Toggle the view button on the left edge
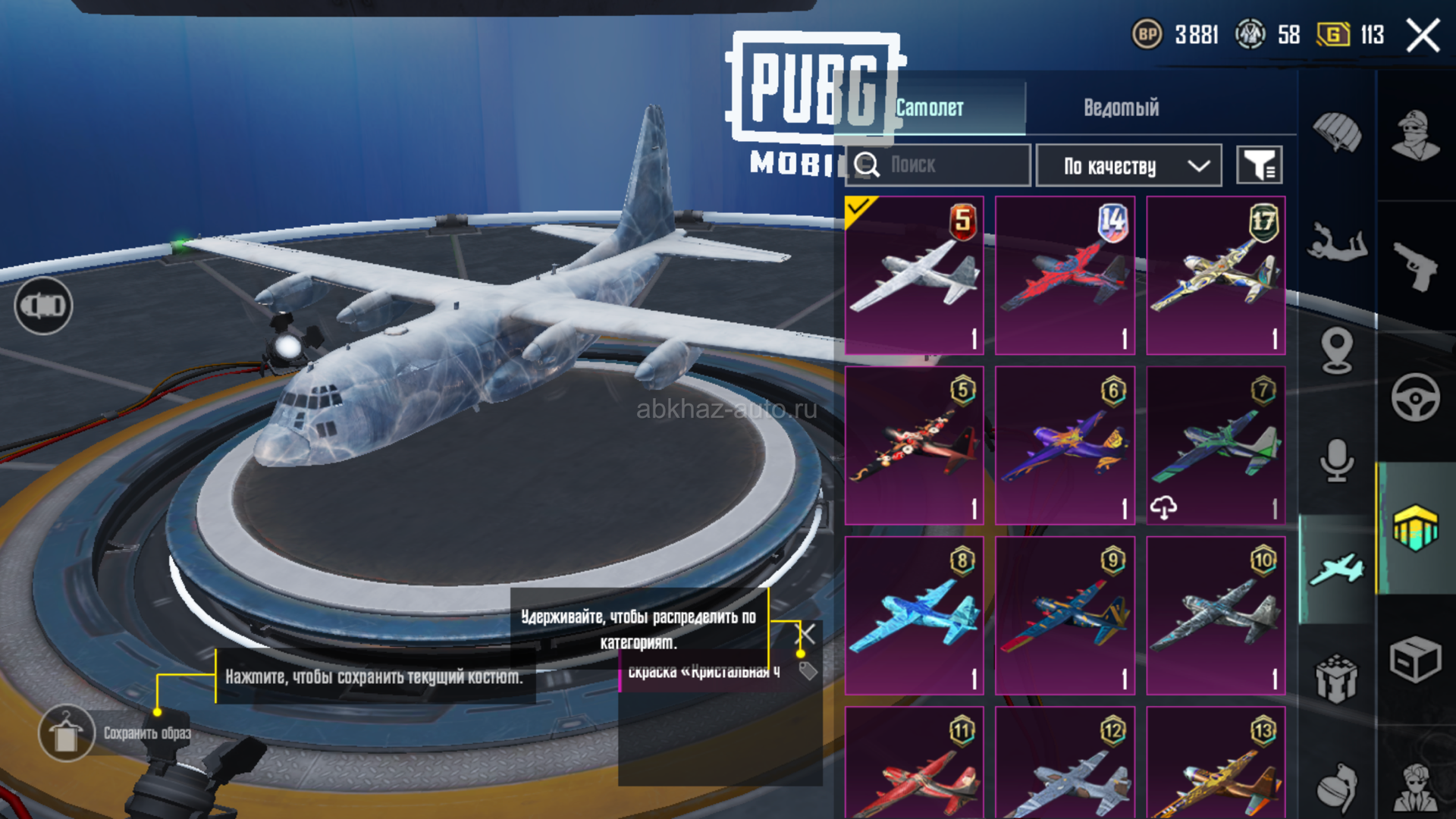 click(43, 306)
